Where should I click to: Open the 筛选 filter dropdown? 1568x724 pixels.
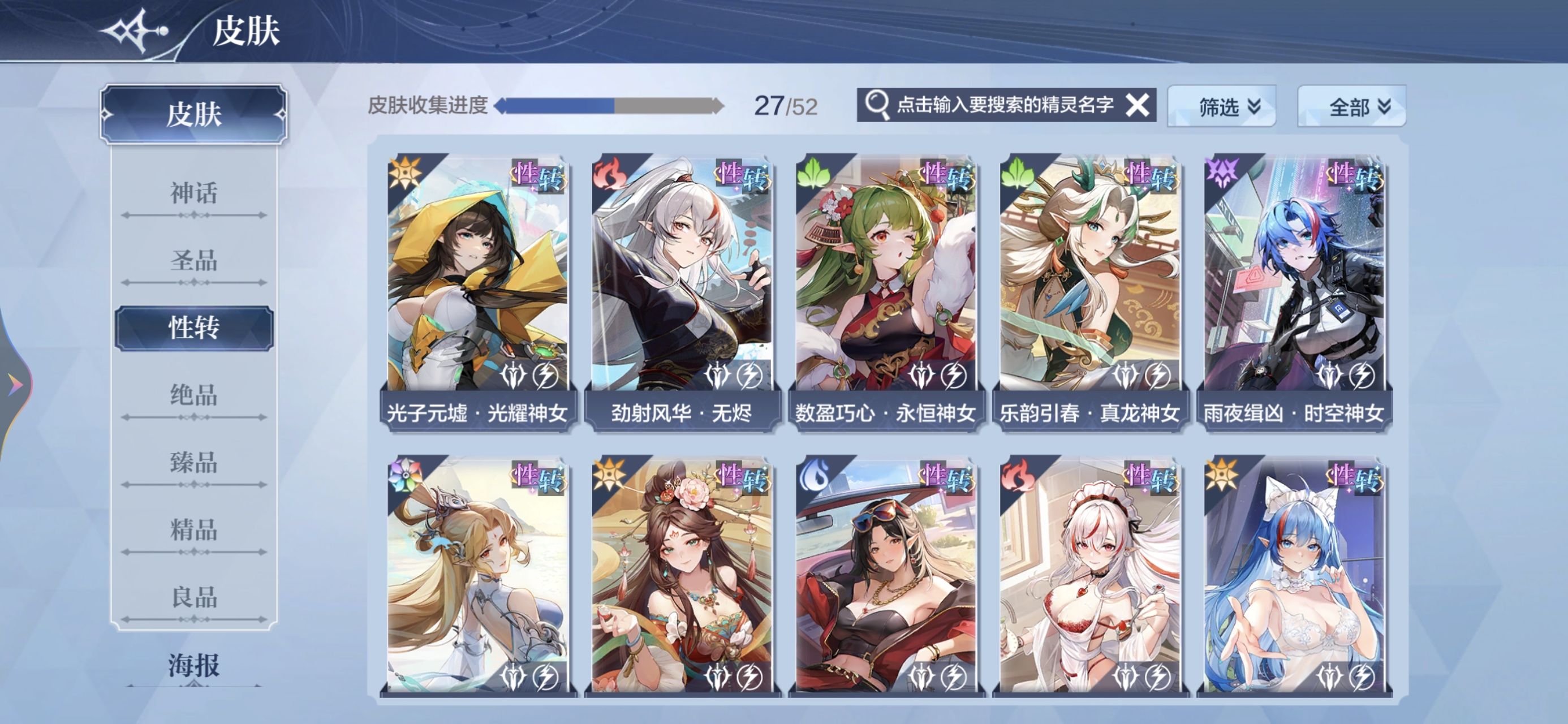[x=1221, y=106]
